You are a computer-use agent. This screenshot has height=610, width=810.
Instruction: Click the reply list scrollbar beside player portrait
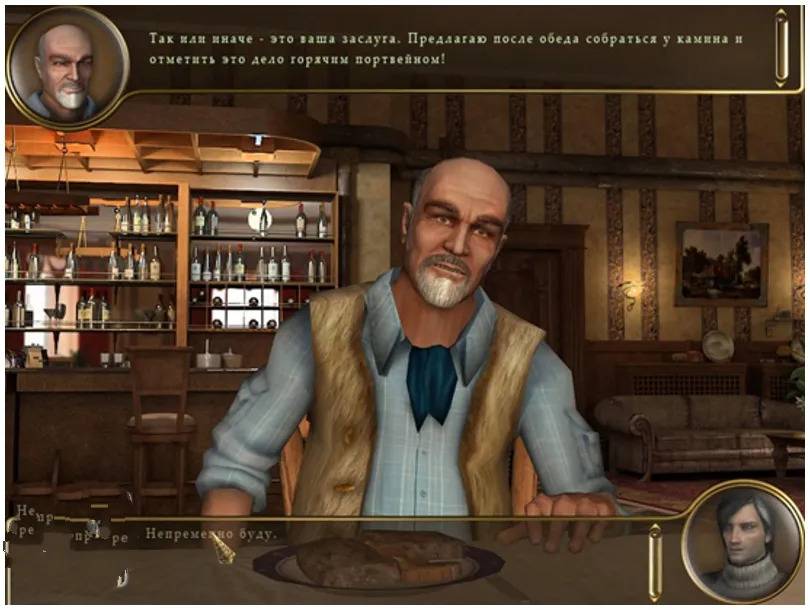655,562
